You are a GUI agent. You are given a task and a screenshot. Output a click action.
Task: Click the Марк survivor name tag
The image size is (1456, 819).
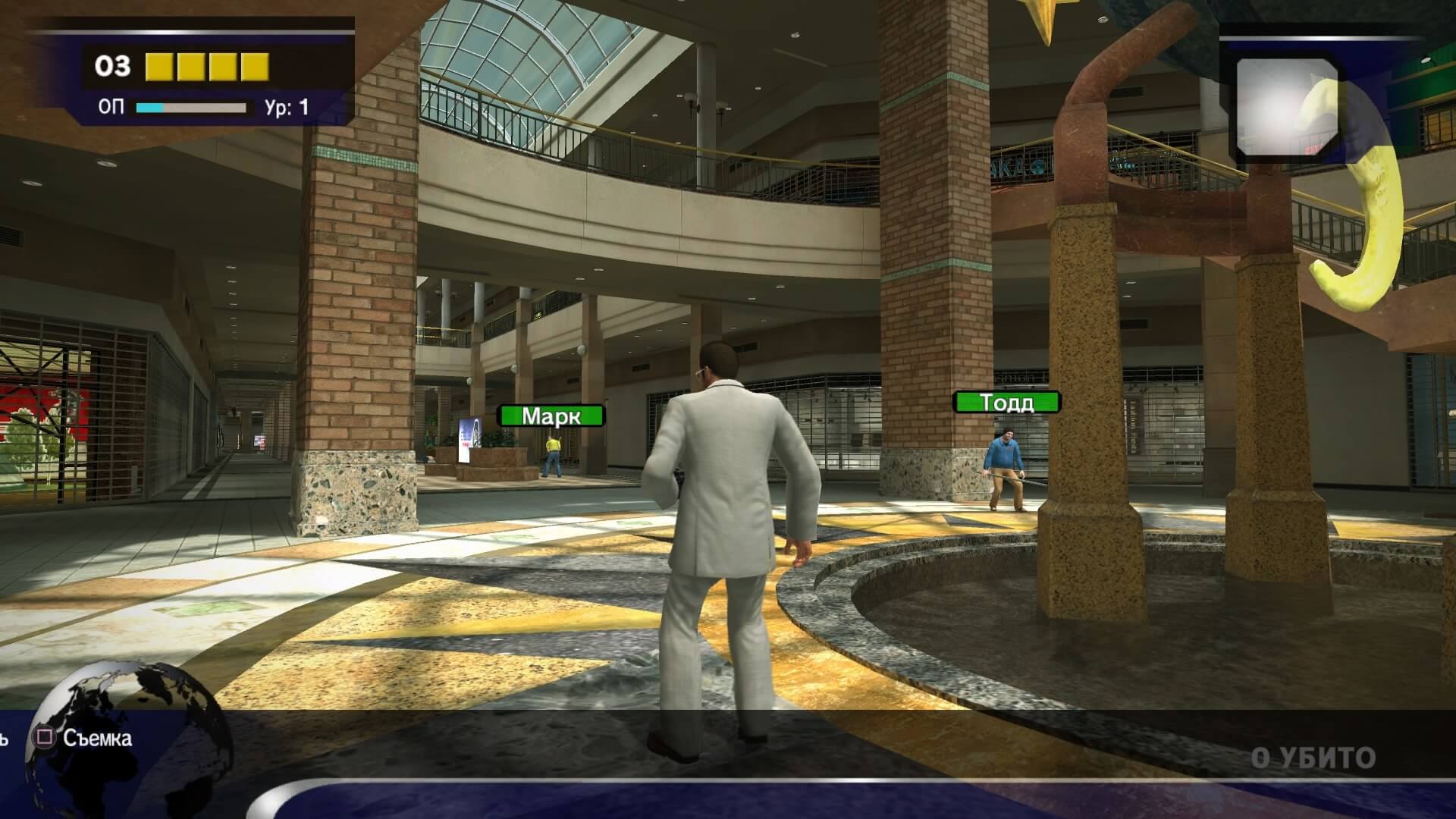click(x=551, y=416)
